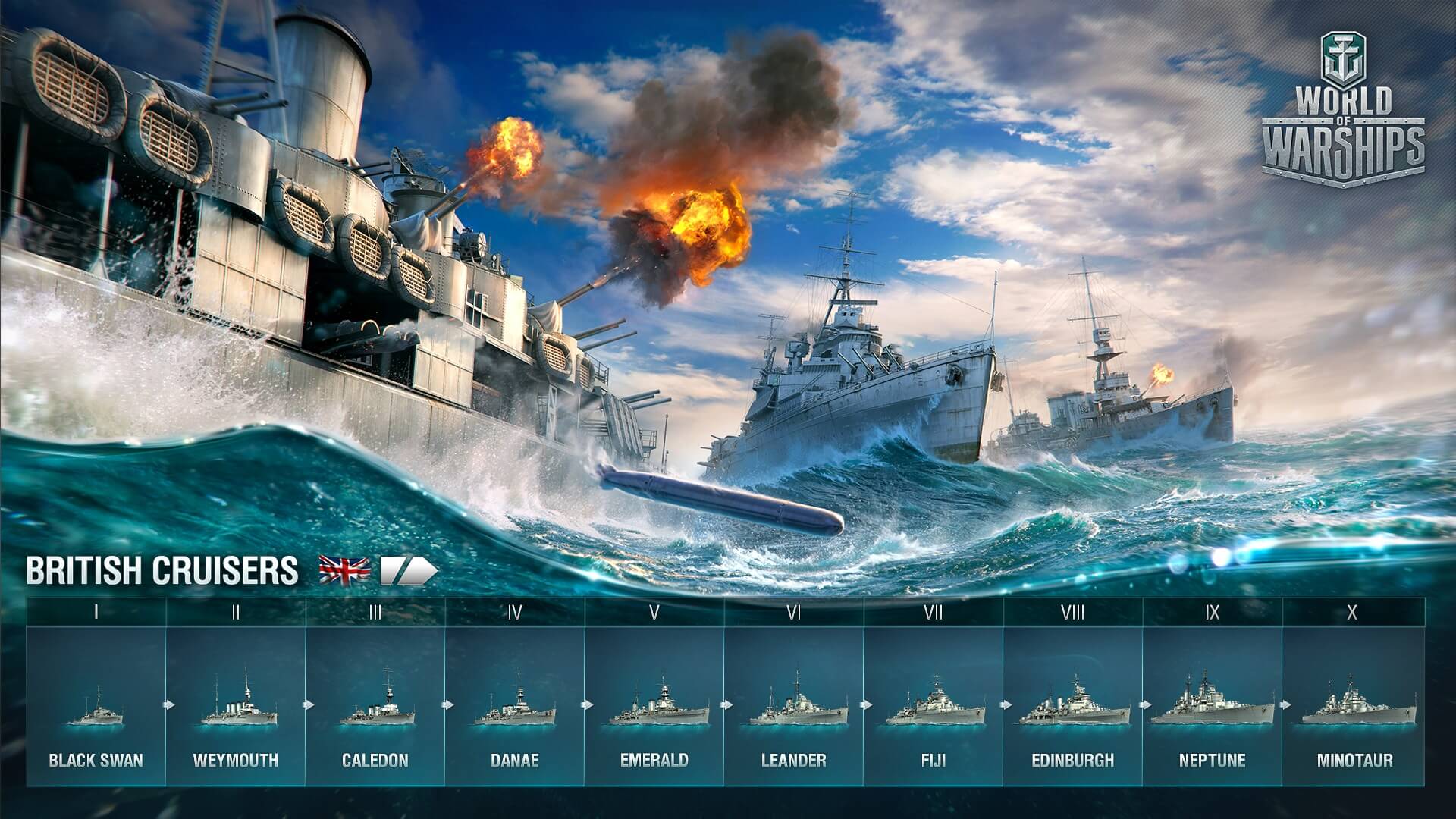This screenshot has width=1456, height=819.
Task: Choose the Weymouth cruiser tile
Action: pyautogui.click(x=236, y=706)
